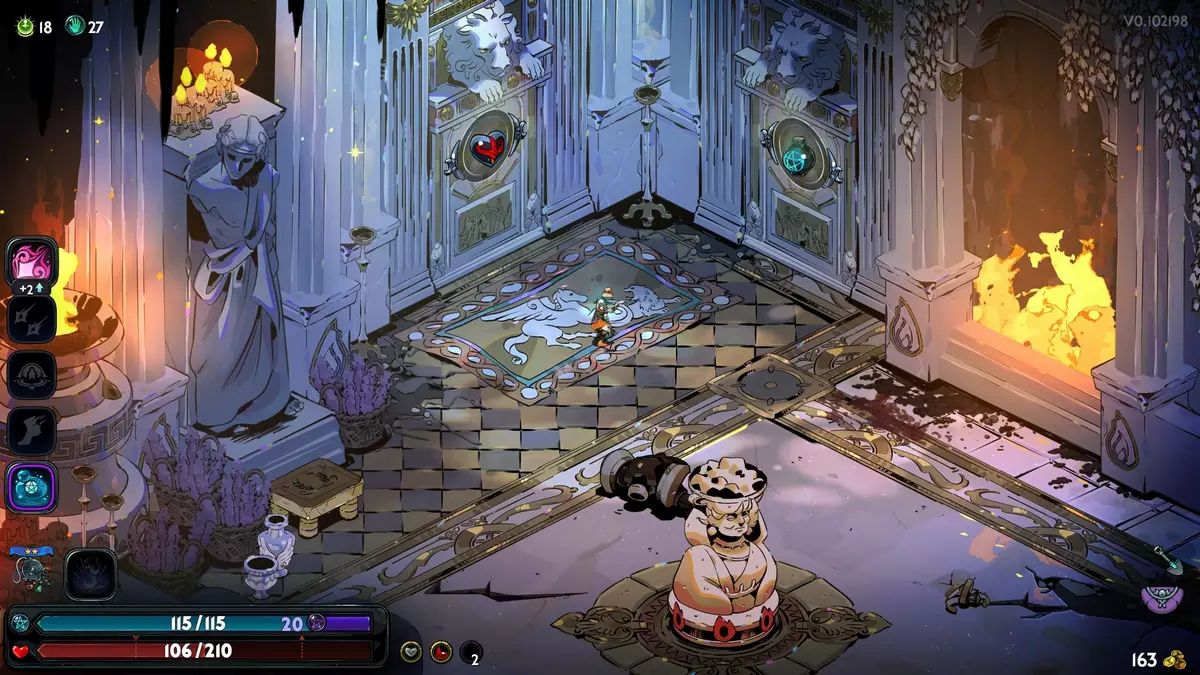Click the red orb icon in gold ring
This screenshot has width=1200, height=675.
tap(441, 652)
